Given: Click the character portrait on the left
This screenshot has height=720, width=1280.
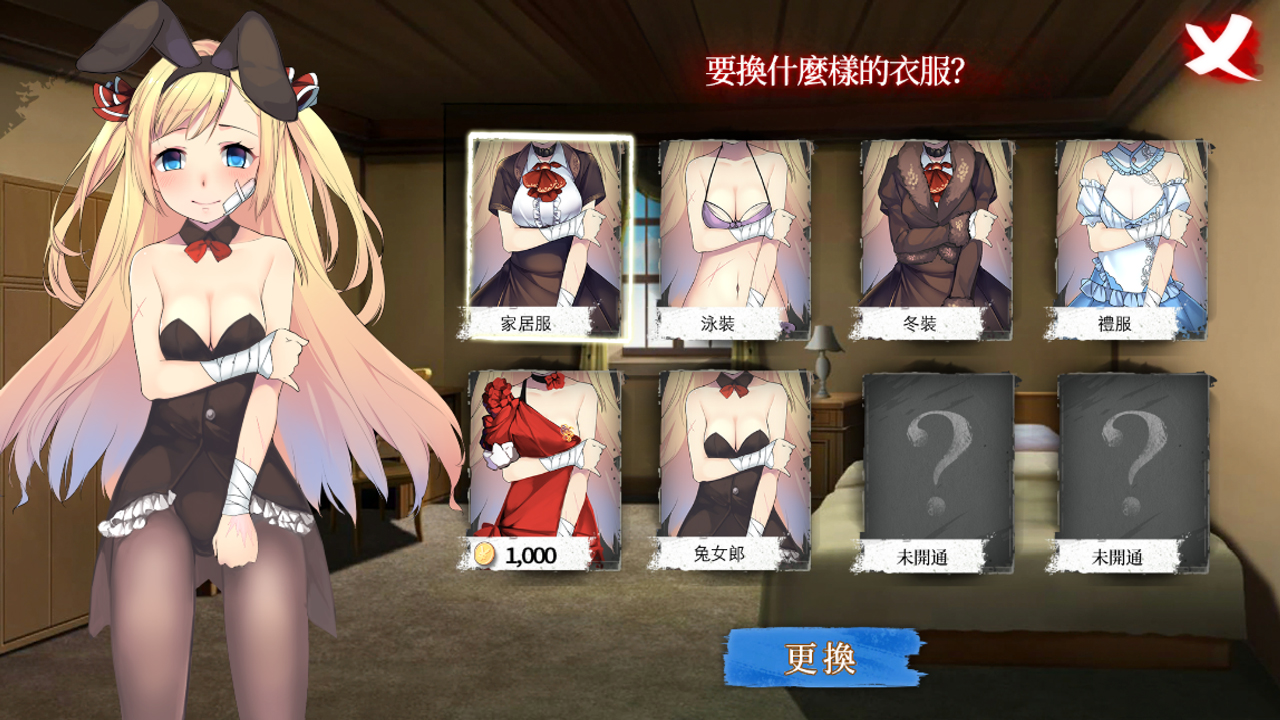Looking at the screenshot, I should [x=200, y=350].
